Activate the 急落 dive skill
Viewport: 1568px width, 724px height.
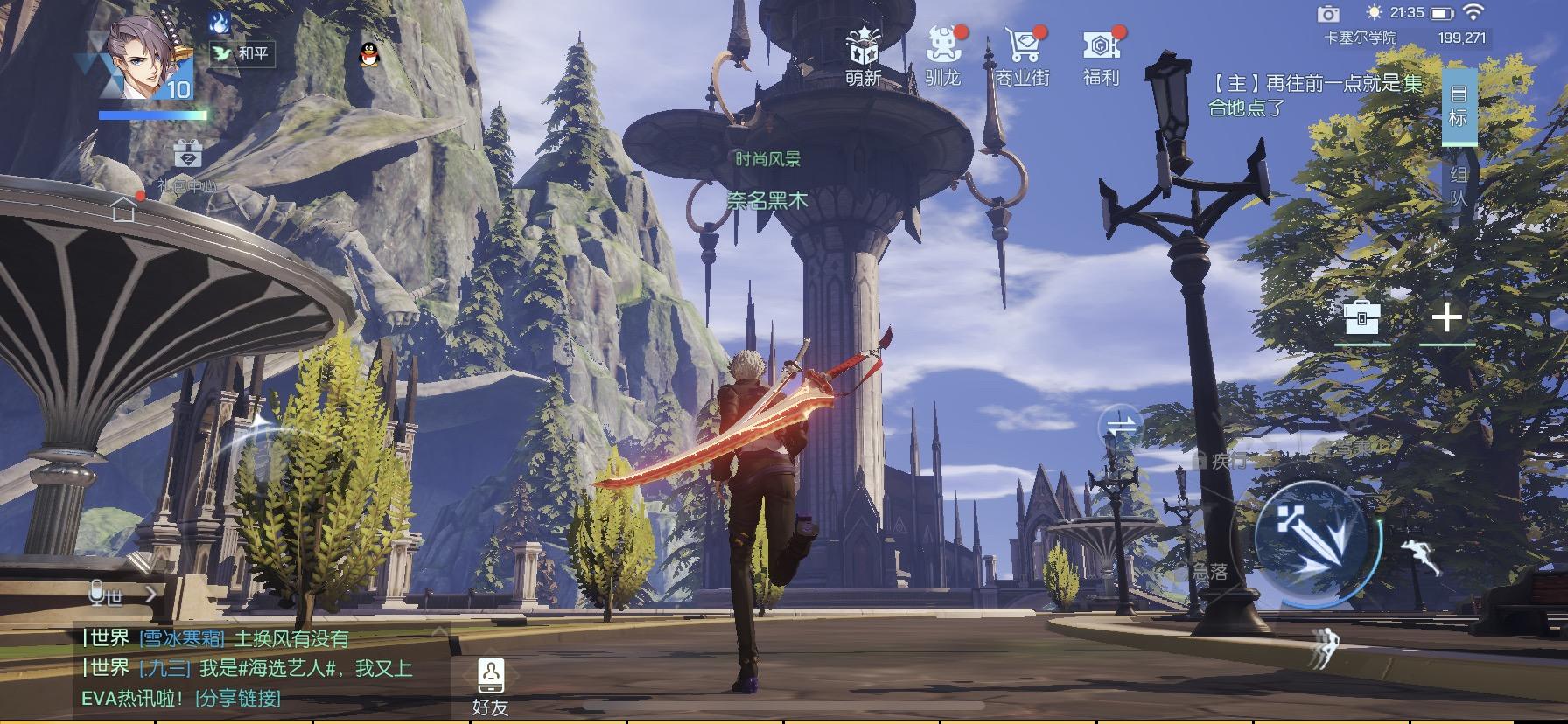(1209, 572)
